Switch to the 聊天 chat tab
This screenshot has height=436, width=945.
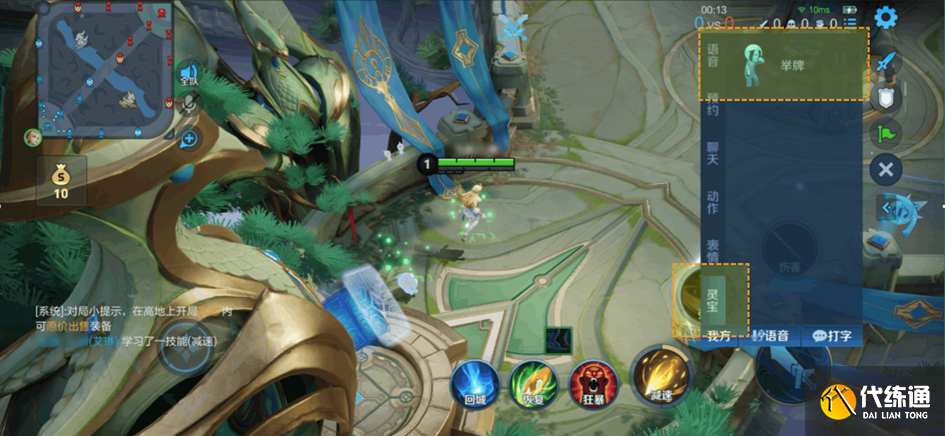click(x=713, y=152)
